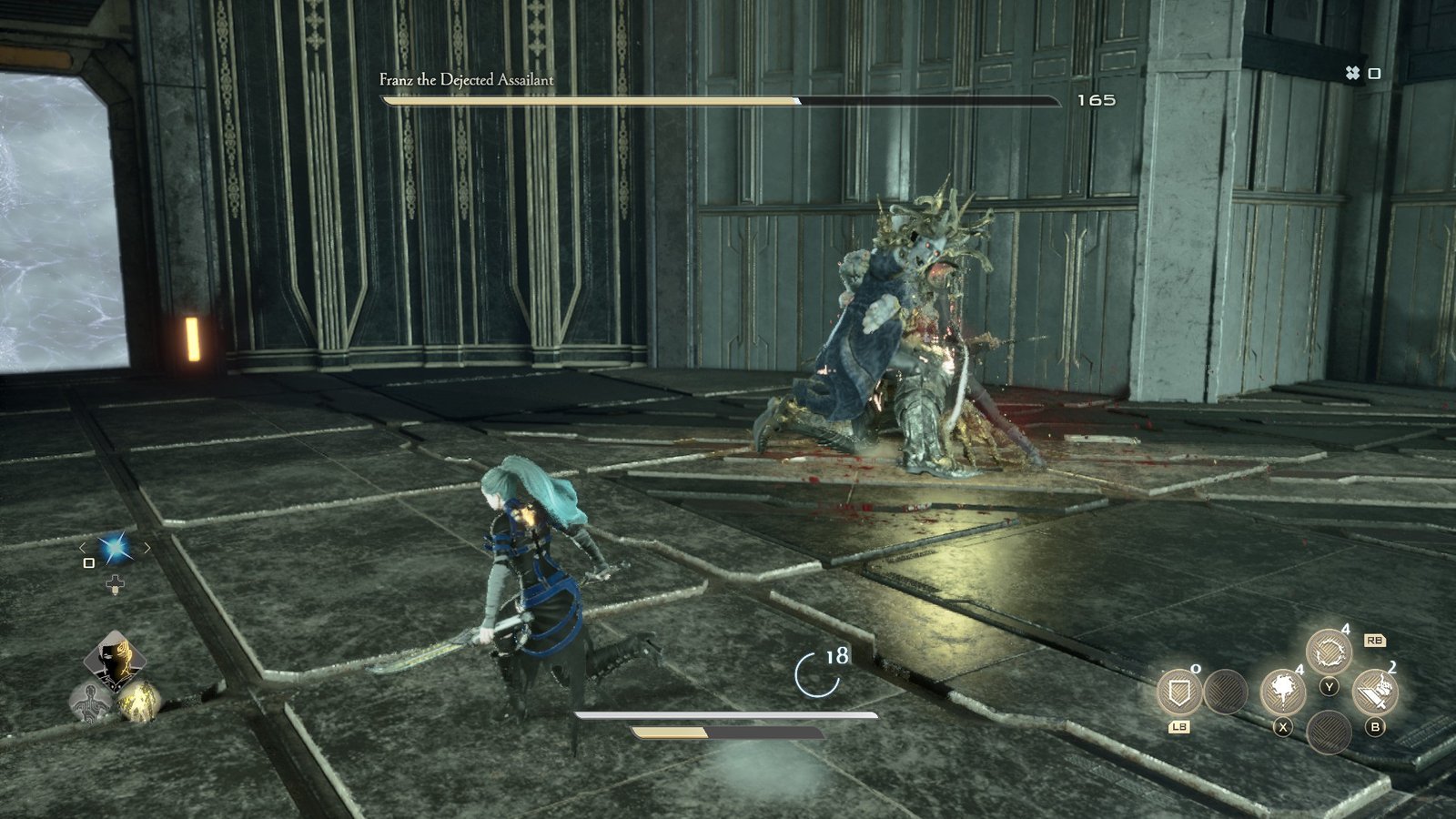
Task: Click the blue Eikon star icon on the left
Action: [x=115, y=548]
